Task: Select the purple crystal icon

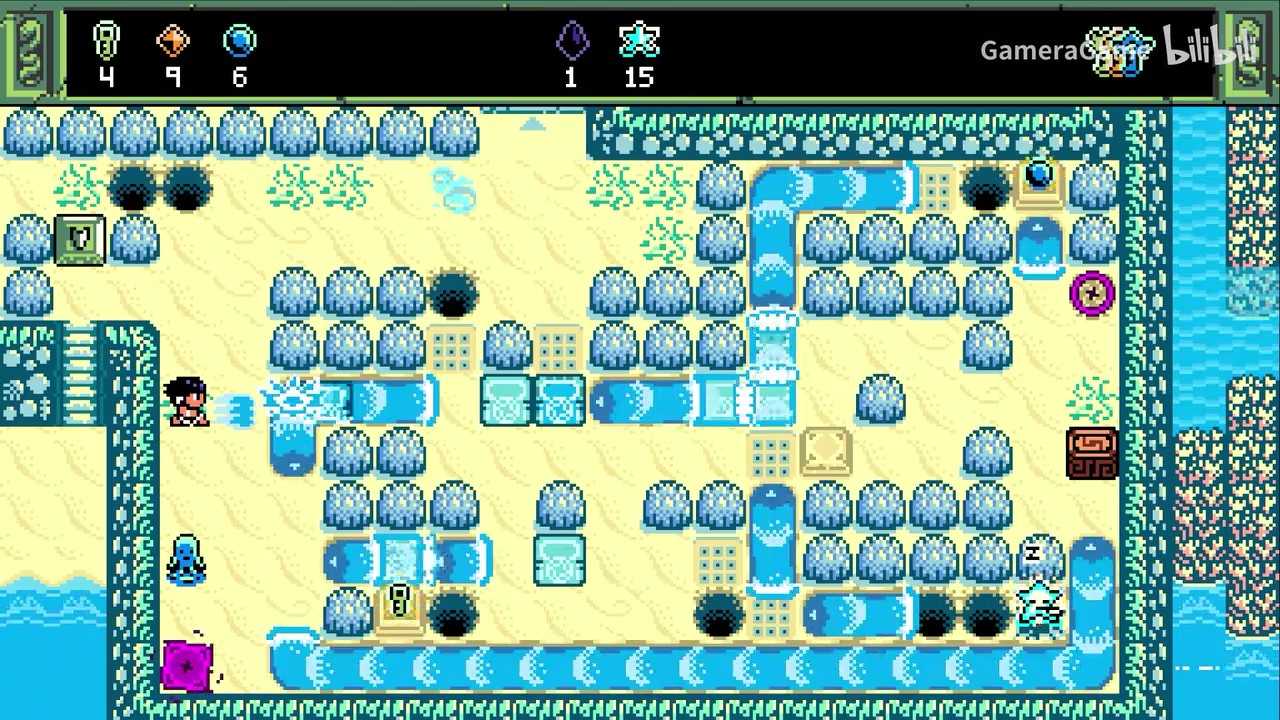Action: [571, 41]
